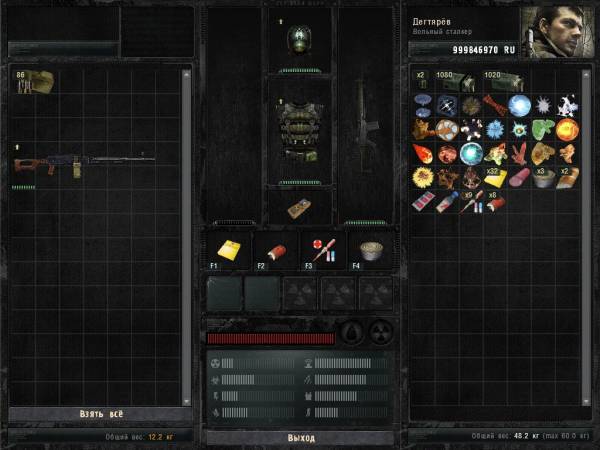Select the yellow sunflower-shaped artifact

pyautogui.click(x=422, y=178)
